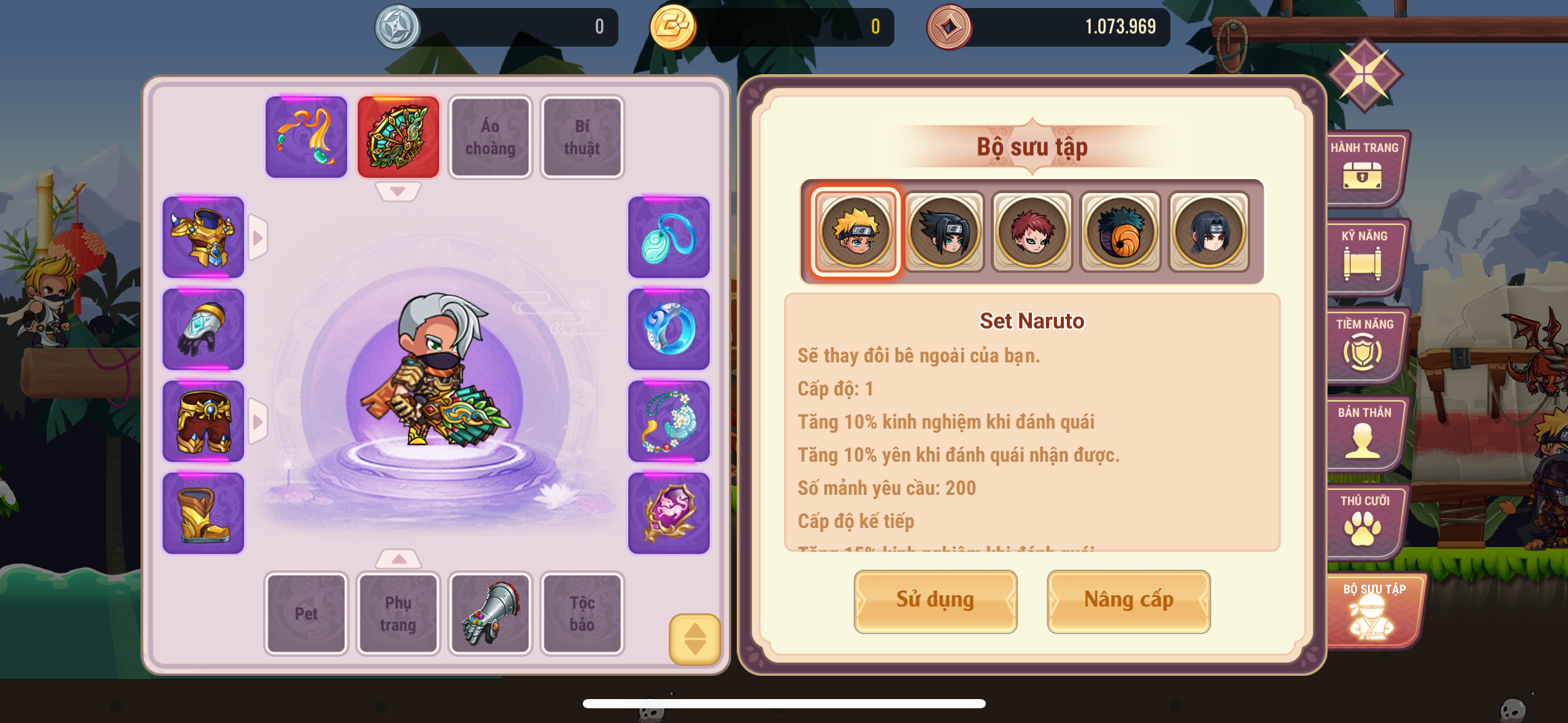Viewport: 1568px width, 723px height.
Task: Choose the Sasuke set portrait
Action: click(944, 232)
